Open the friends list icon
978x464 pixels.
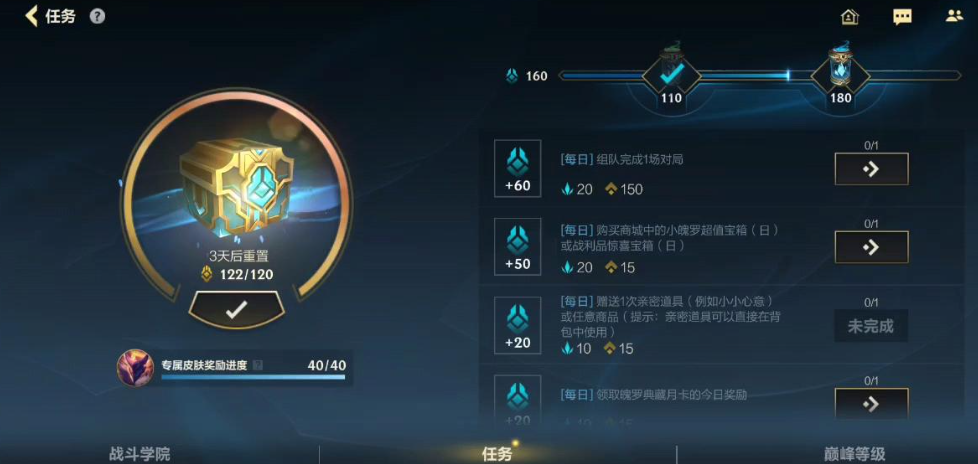(954, 16)
